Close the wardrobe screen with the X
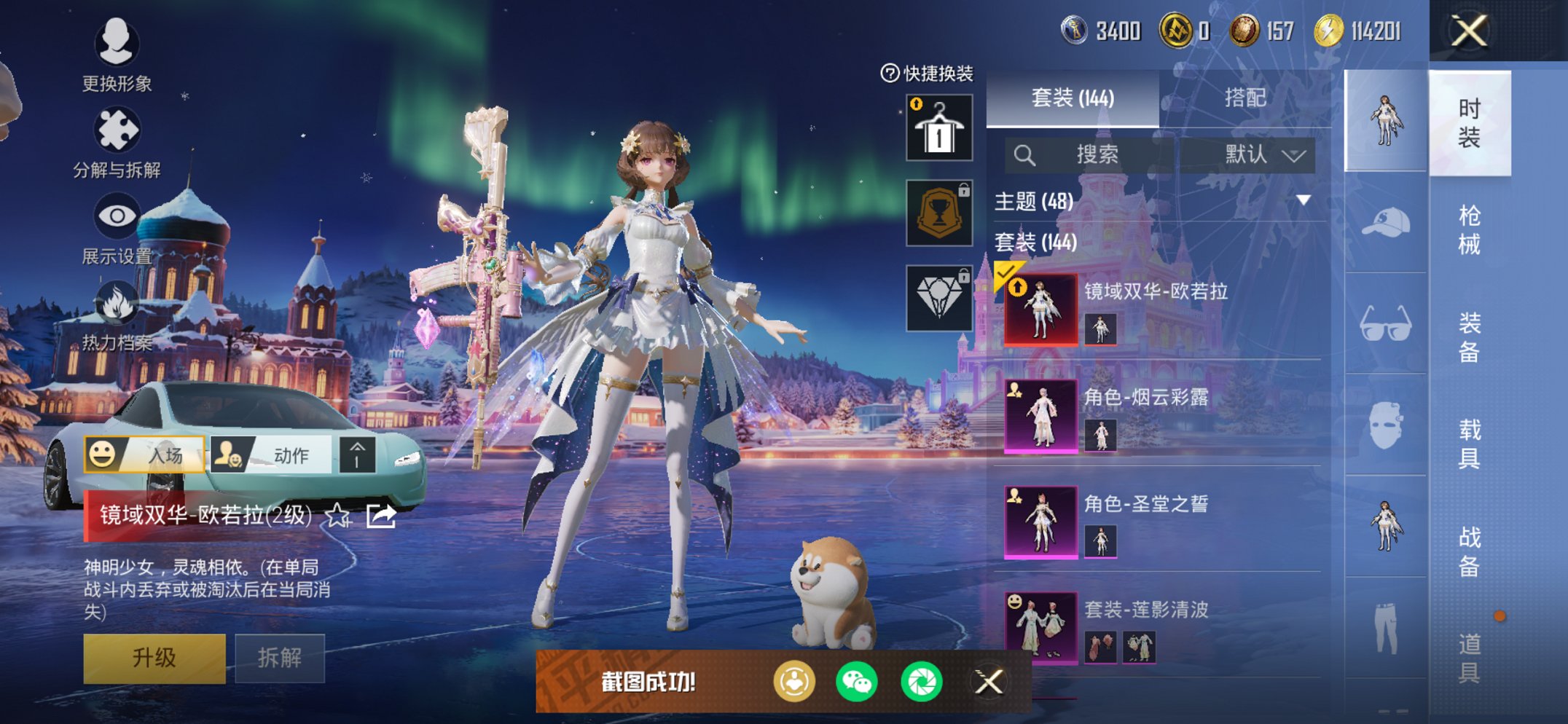 [x=1469, y=31]
